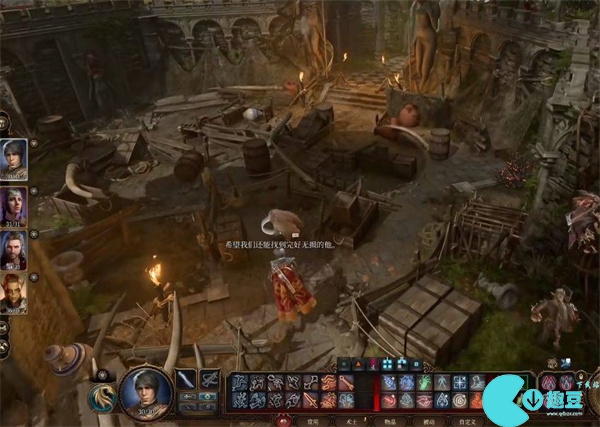Screen dimensions: 600x427
Task: Select the grey-haired party member portrait
Action: (14, 158)
